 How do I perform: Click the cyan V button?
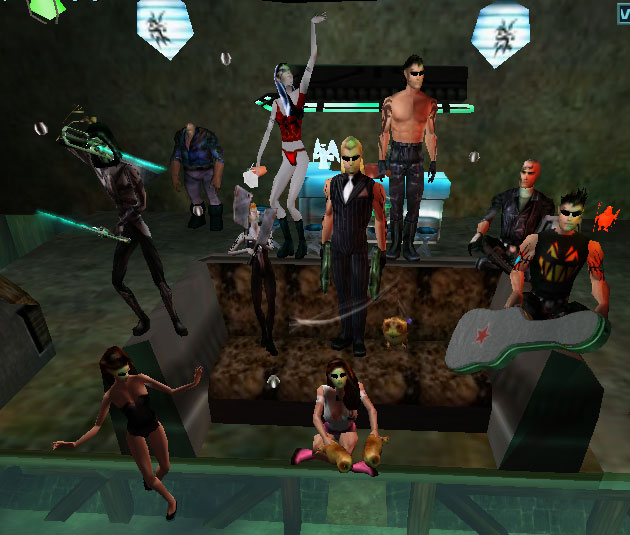(x=624, y=12)
